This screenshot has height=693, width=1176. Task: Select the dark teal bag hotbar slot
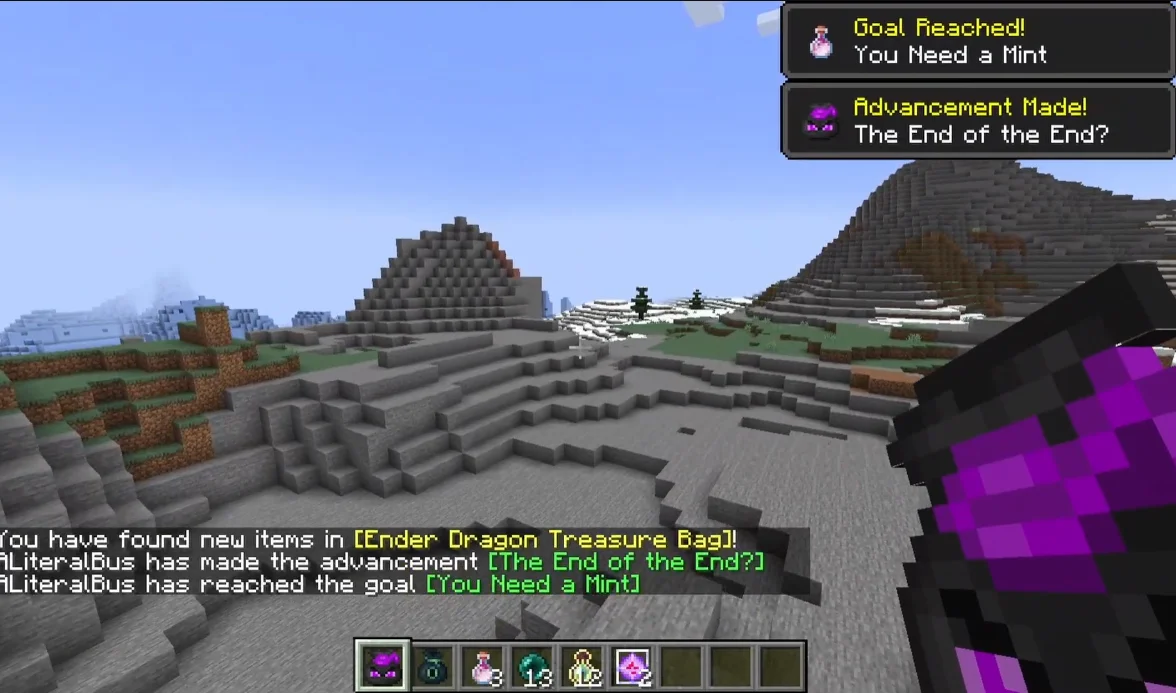coord(432,666)
